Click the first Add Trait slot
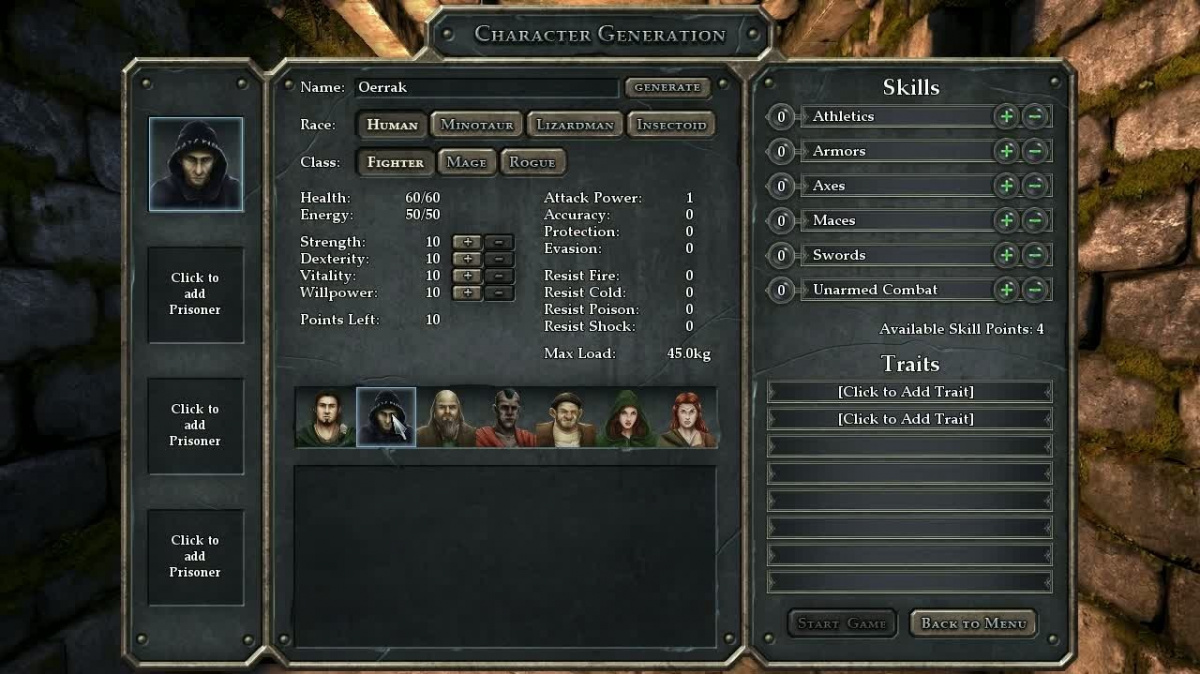This screenshot has width=1200, height=674. [x=909, y=392]
